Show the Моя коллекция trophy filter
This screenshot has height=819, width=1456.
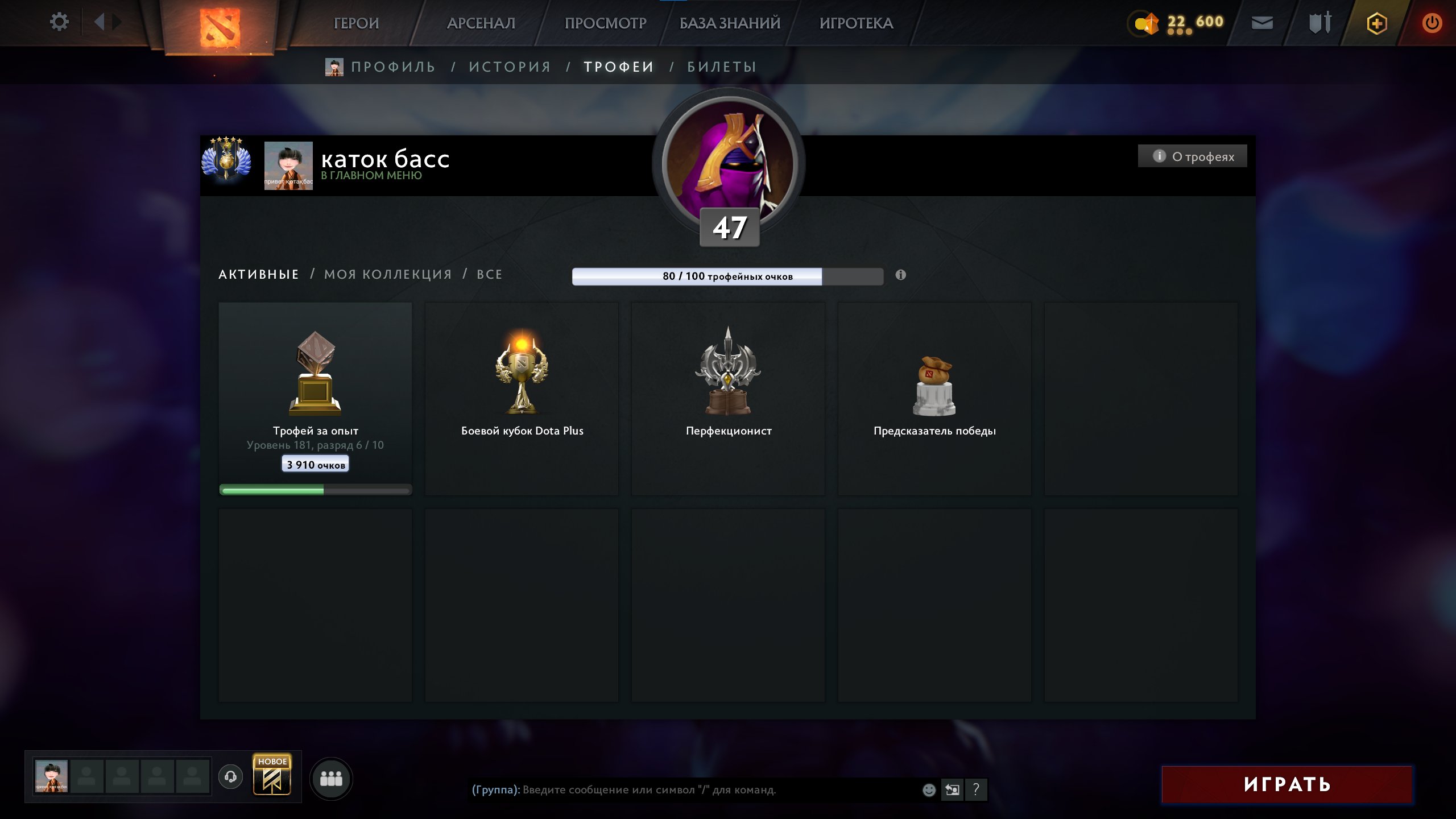click(388, 274)
